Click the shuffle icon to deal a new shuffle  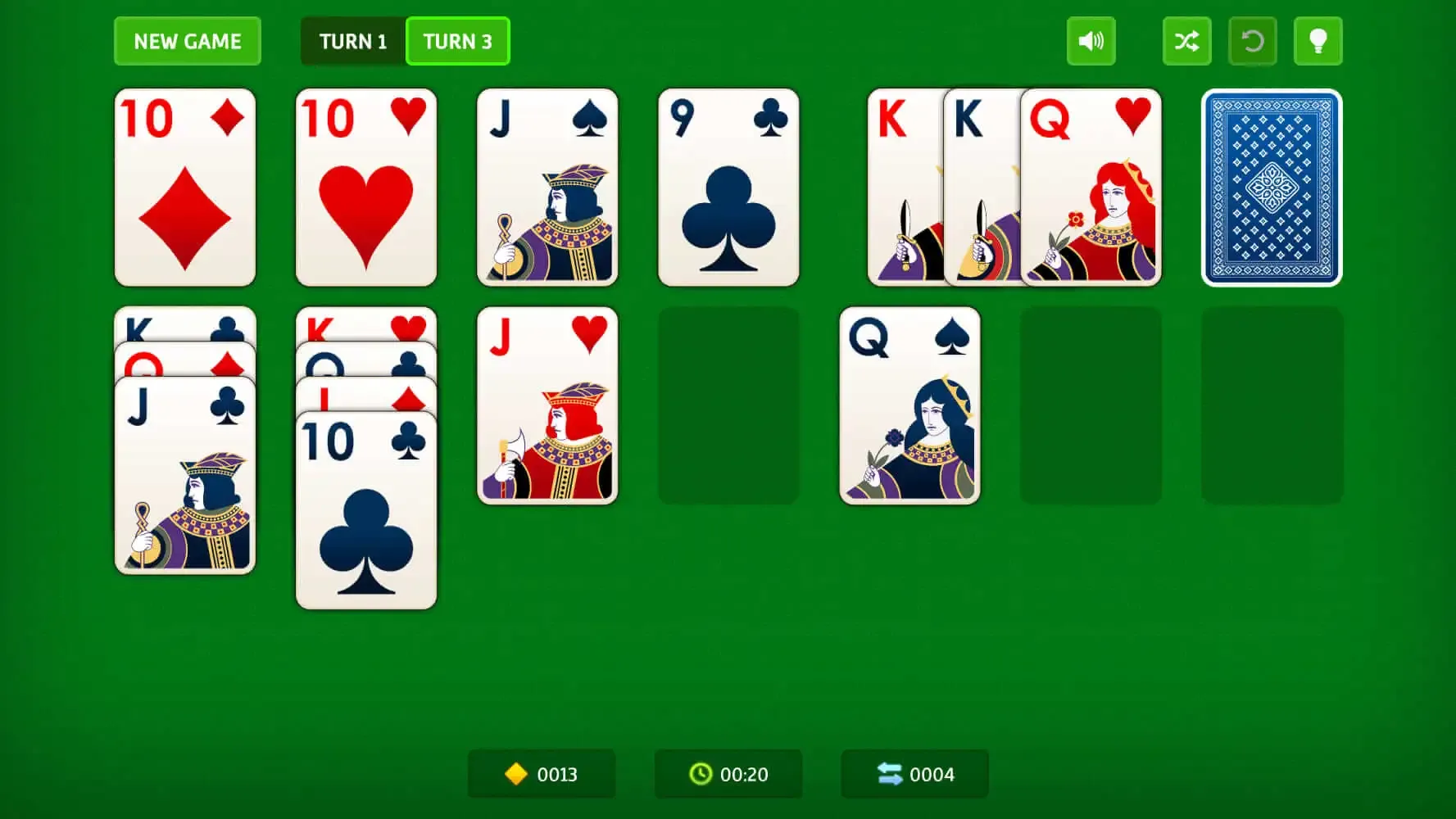click(x=1186, y=41)
